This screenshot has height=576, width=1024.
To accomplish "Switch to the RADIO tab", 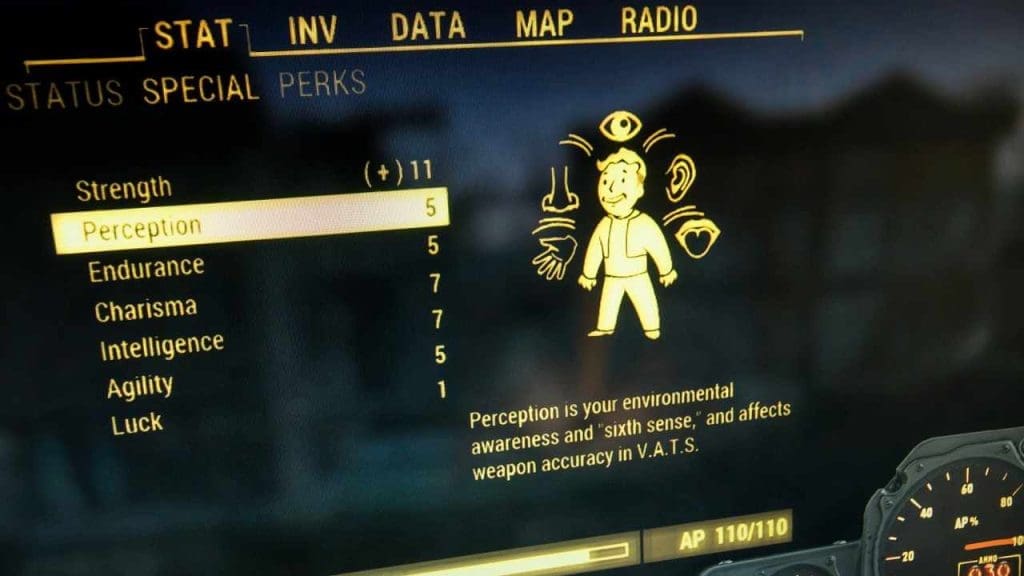I will coord(658,20).
